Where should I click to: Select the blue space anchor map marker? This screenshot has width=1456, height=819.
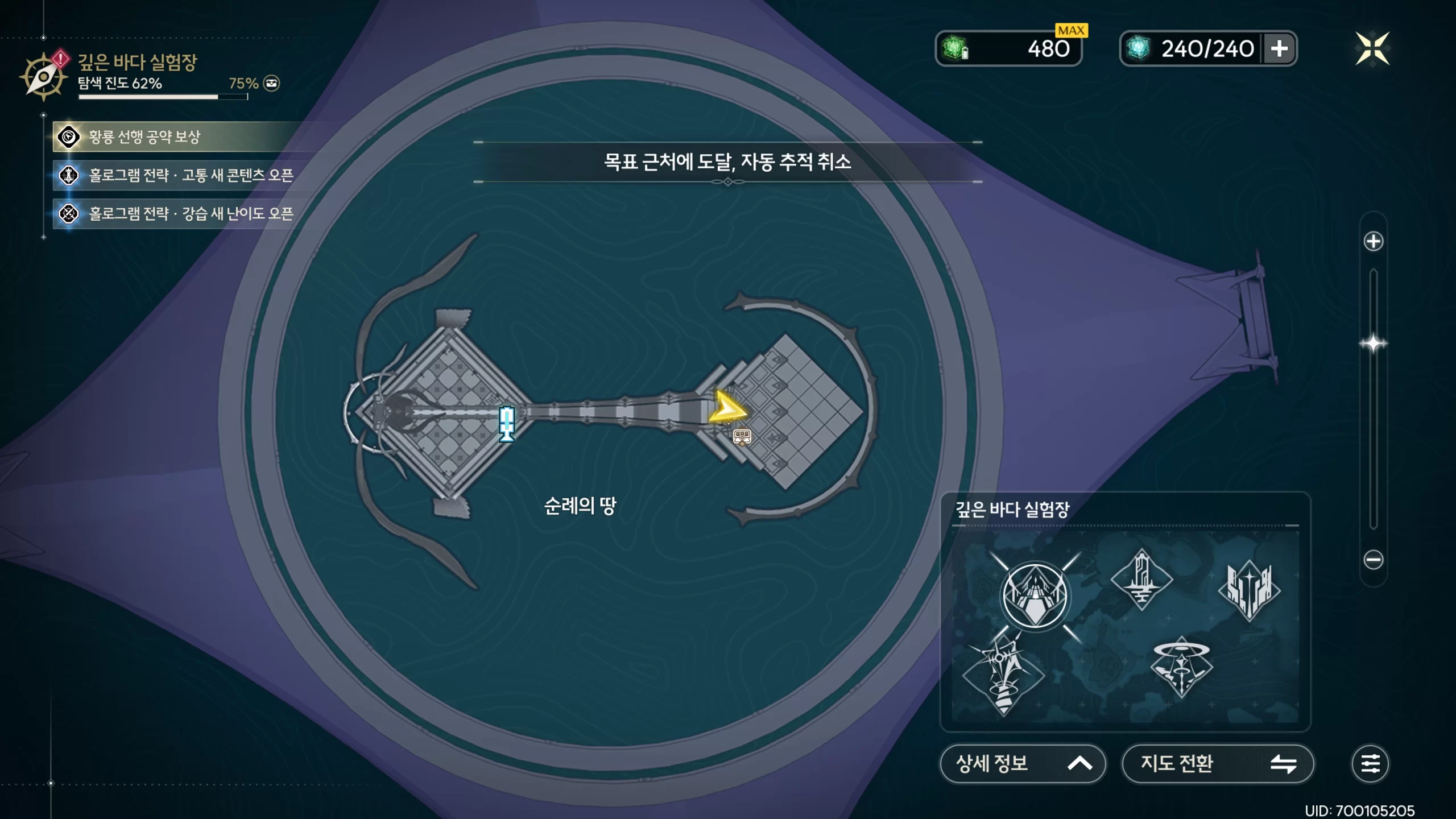[x=506, y=424]
